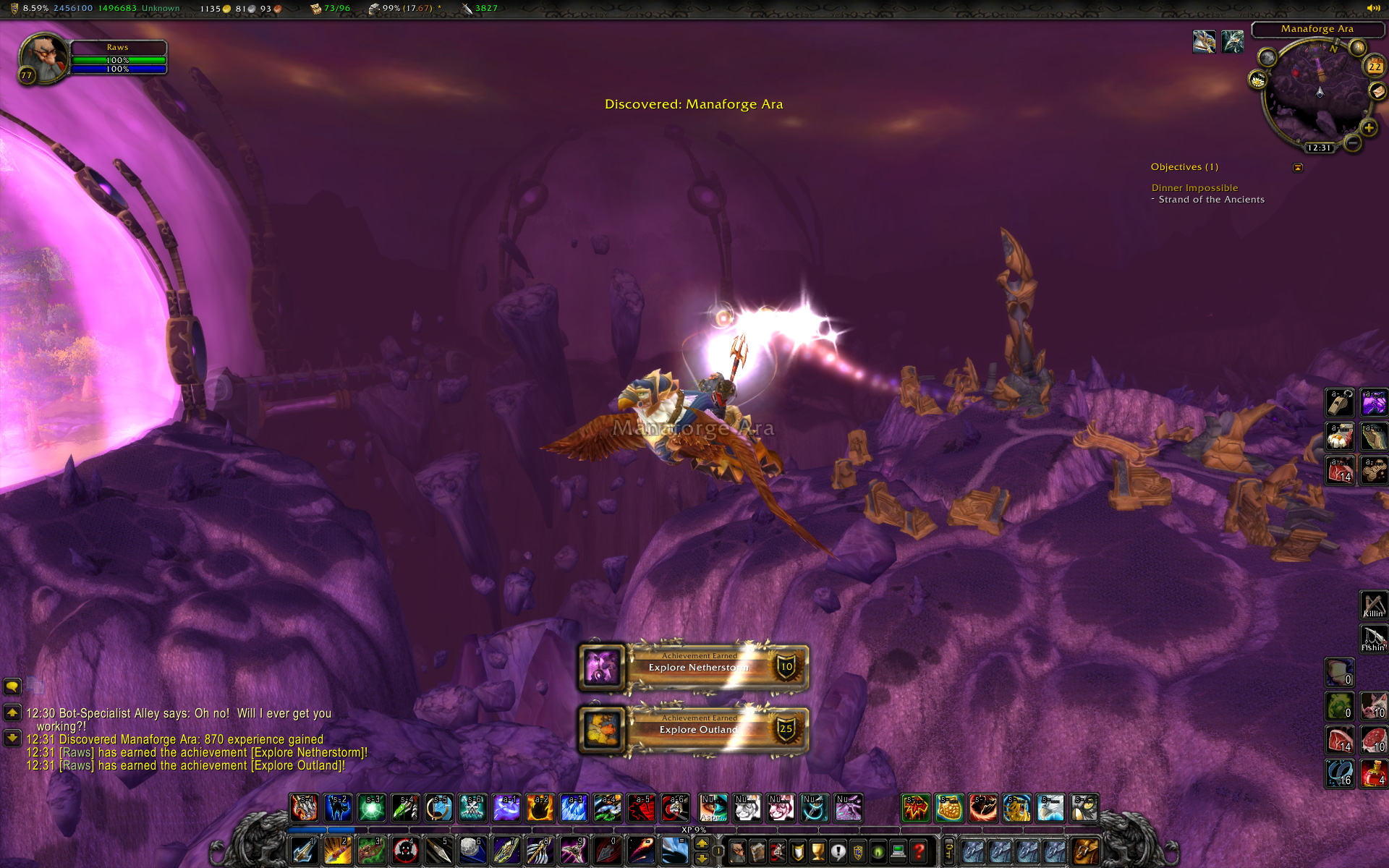Open the chat bubble menu button
Image resolution: width=1389 pixels, height=868 pixels.
pyautogui.click(x=12, y=686)
